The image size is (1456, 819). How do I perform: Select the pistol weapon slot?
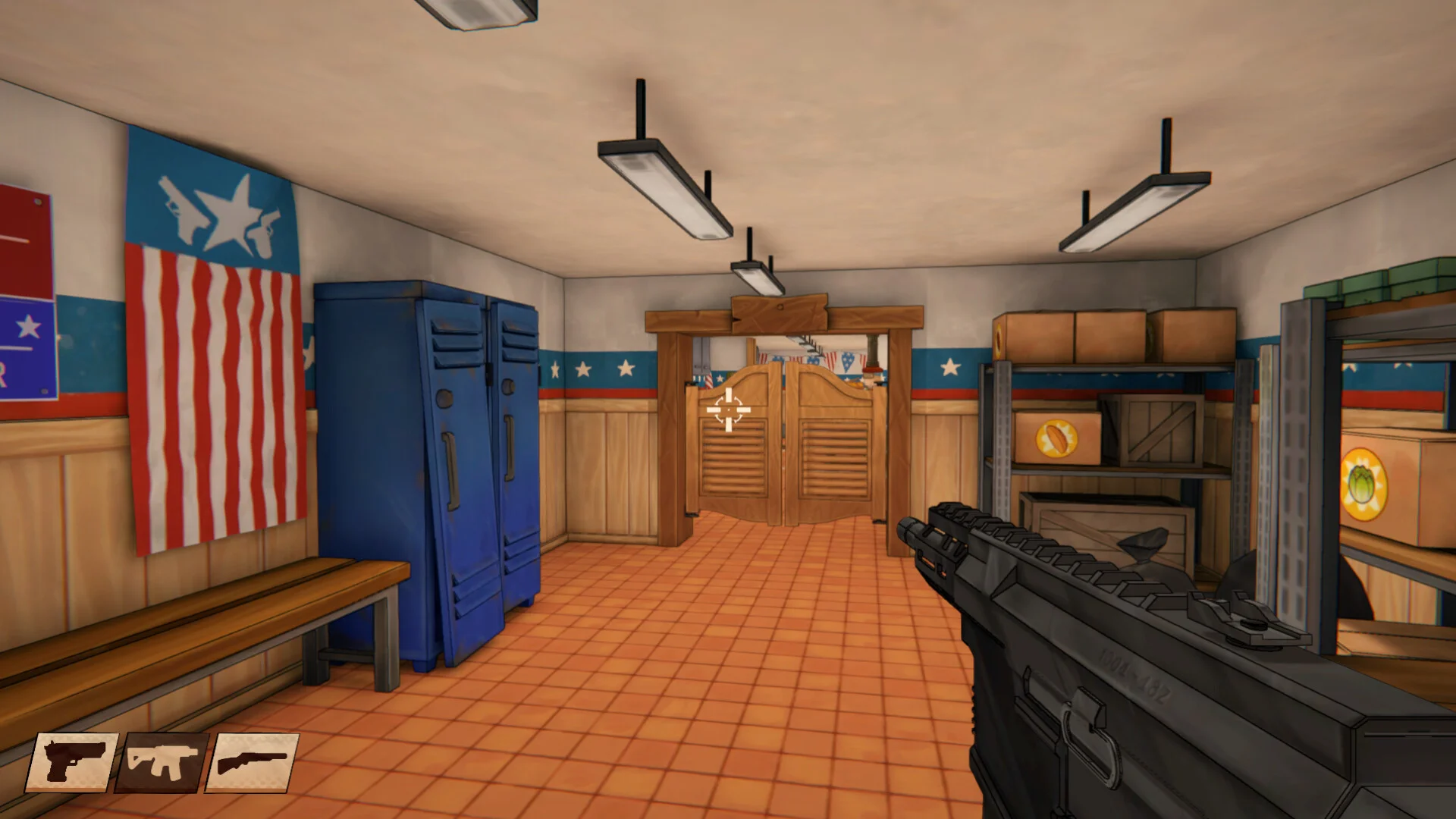(72, 761)
